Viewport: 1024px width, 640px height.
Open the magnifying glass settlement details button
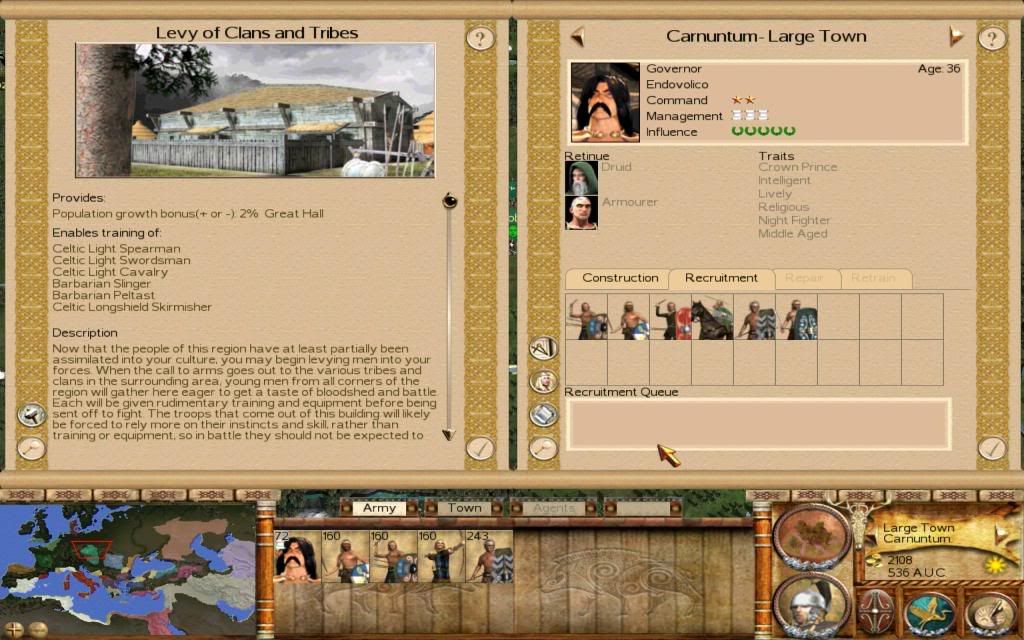(543, 448)
